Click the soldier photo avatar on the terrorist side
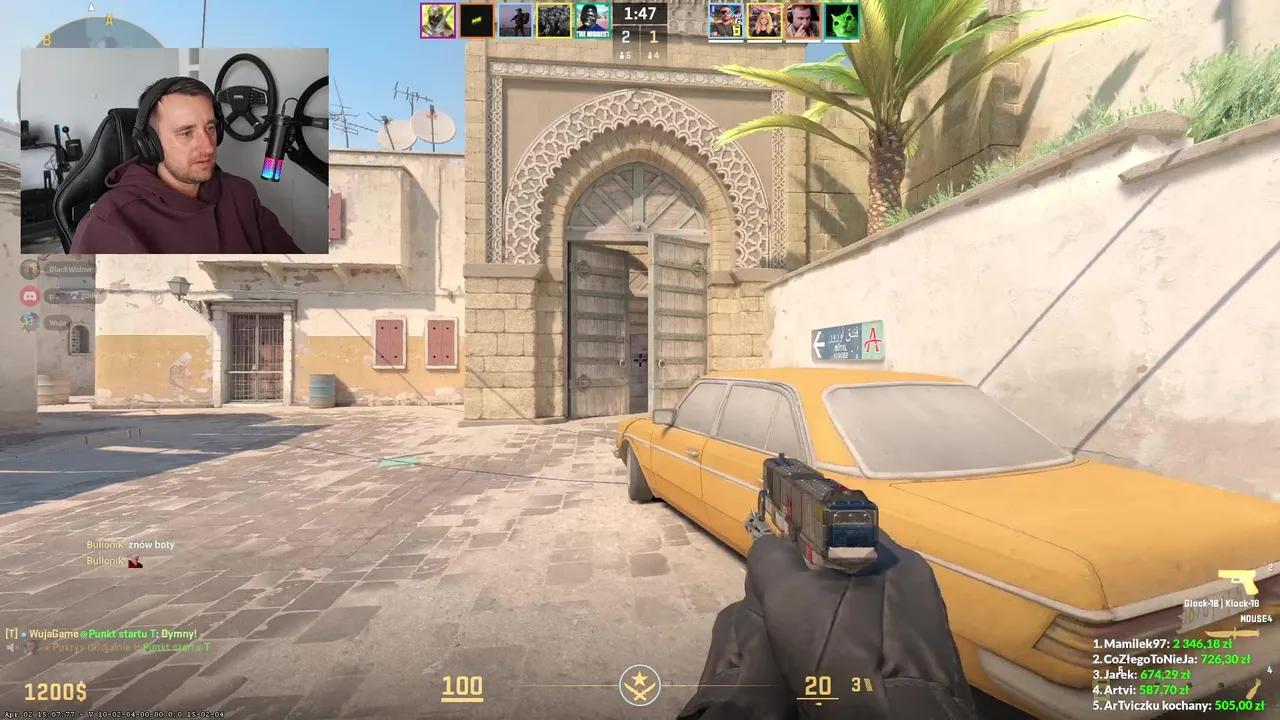This screenshot has width=1280, height=720. (x=515, y=20)
